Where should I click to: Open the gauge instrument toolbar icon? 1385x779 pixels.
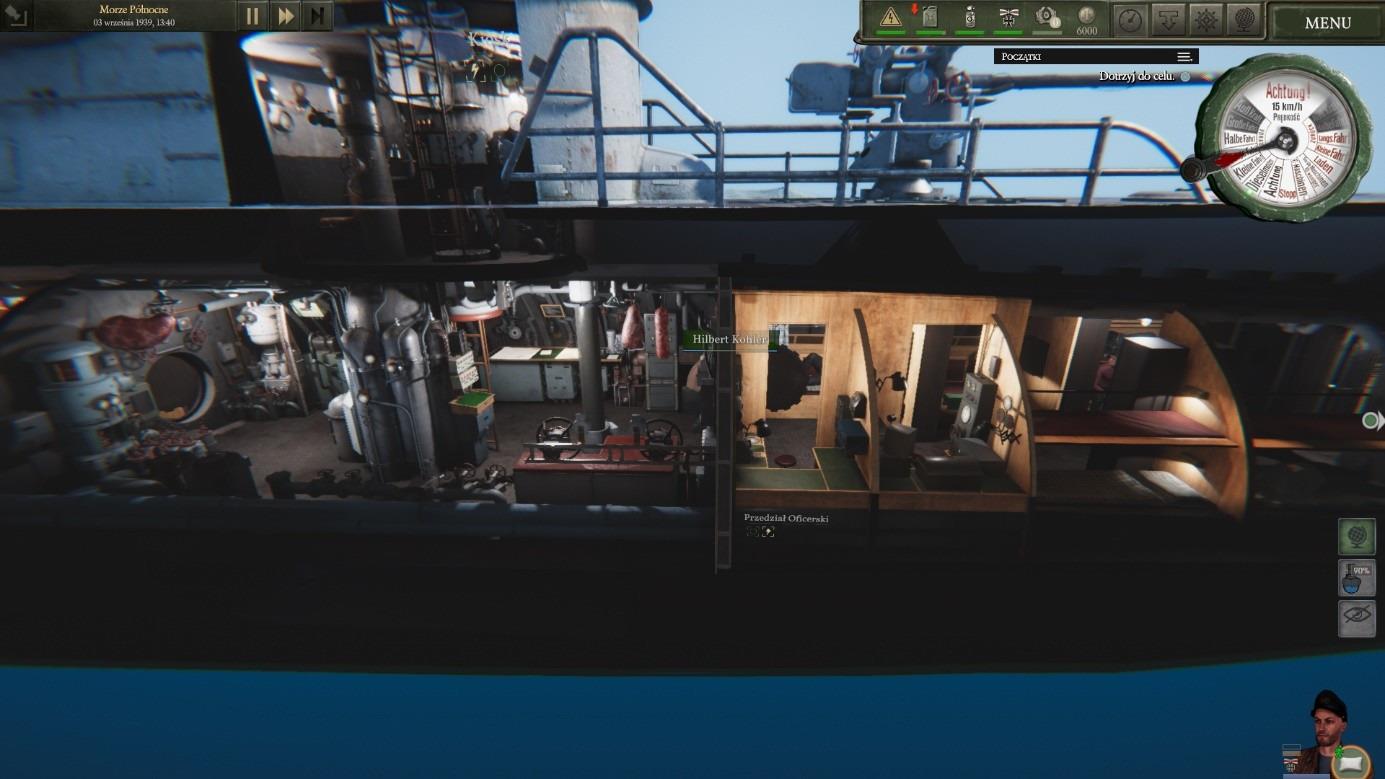[x=1128, y=18]
